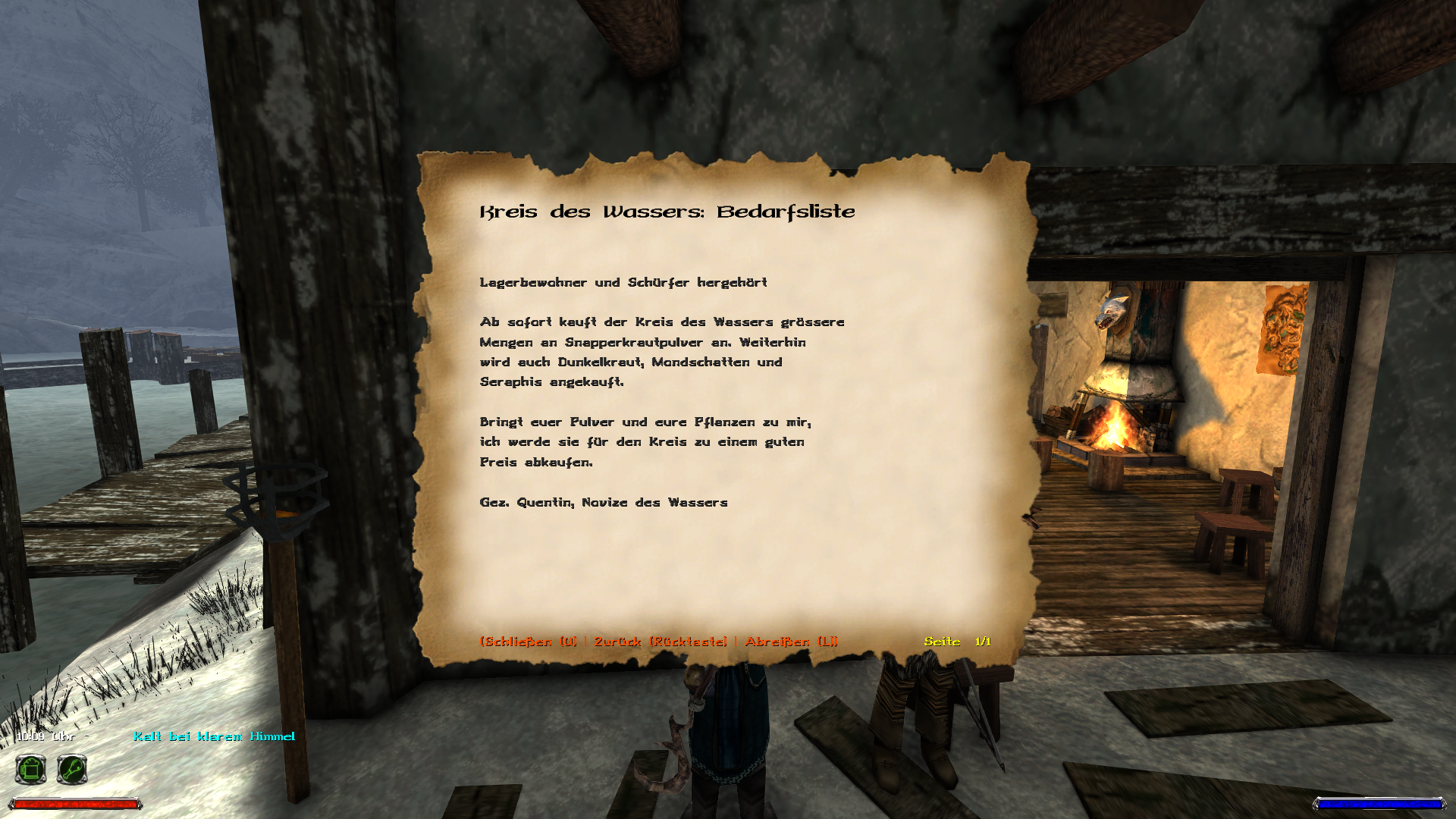Click Zurück (Rücktaste) on the parchment
The width and height of the screenshot is (1456, 819).
pyautogui.click(x=662, y=641)
